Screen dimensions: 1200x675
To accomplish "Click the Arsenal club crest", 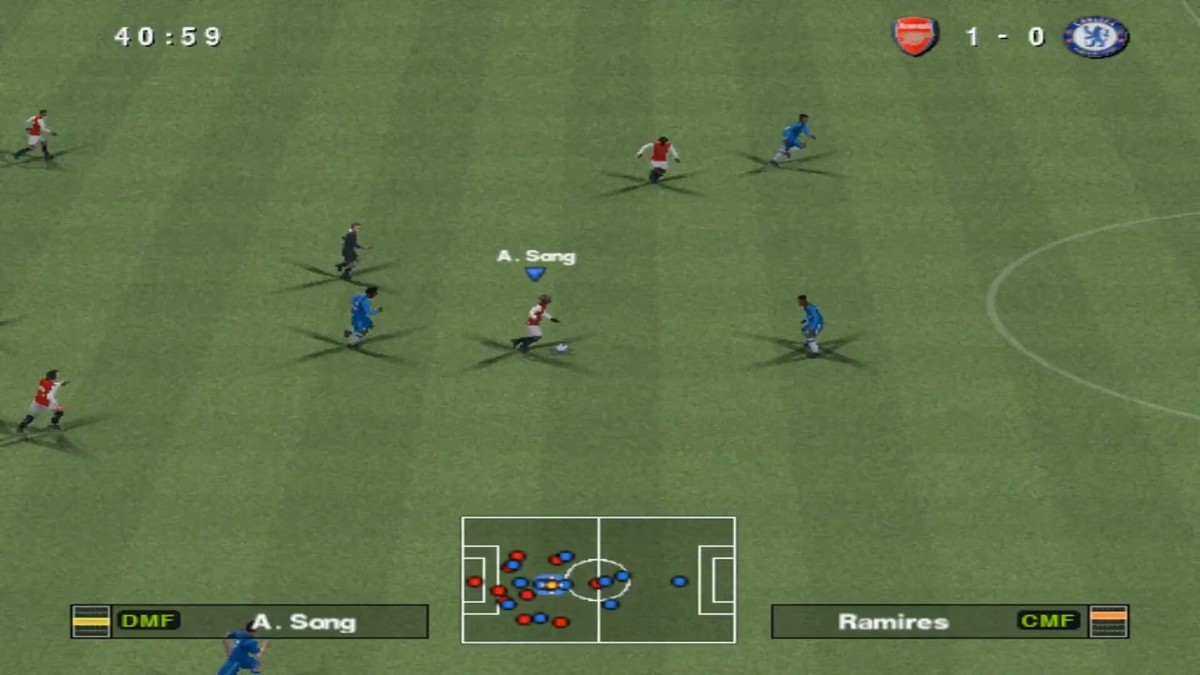I will coord(915,37).
